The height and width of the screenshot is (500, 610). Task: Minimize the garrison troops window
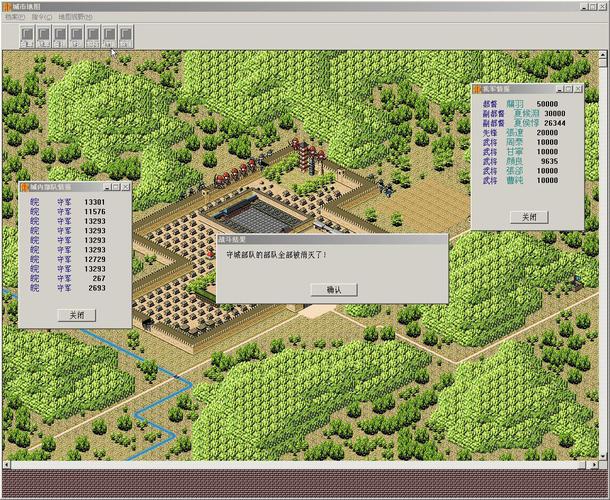coord(105,186)
